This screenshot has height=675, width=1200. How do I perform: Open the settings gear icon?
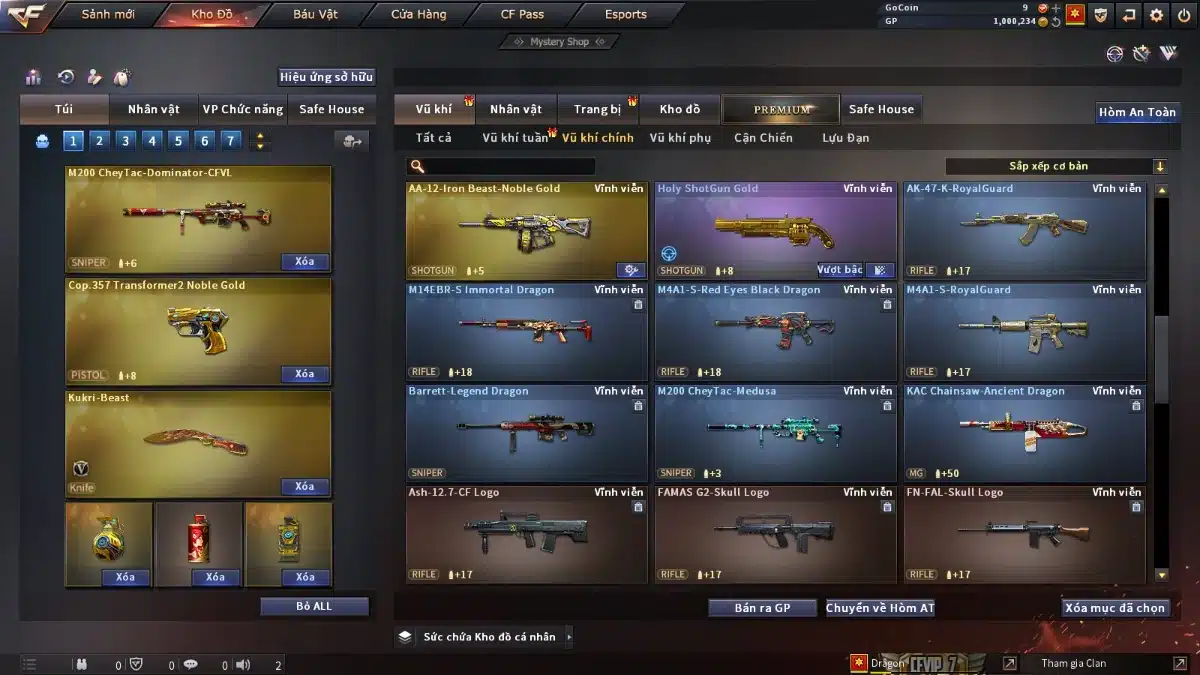click(x=1156, y=15)
